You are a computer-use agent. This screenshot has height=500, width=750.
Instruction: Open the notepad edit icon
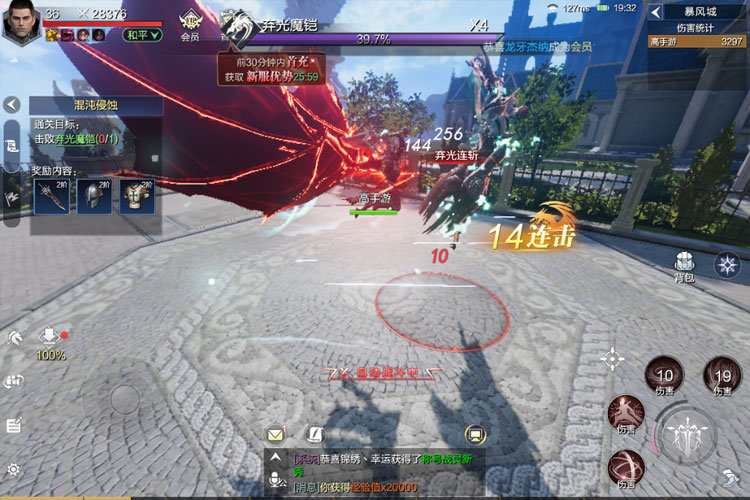13,425
